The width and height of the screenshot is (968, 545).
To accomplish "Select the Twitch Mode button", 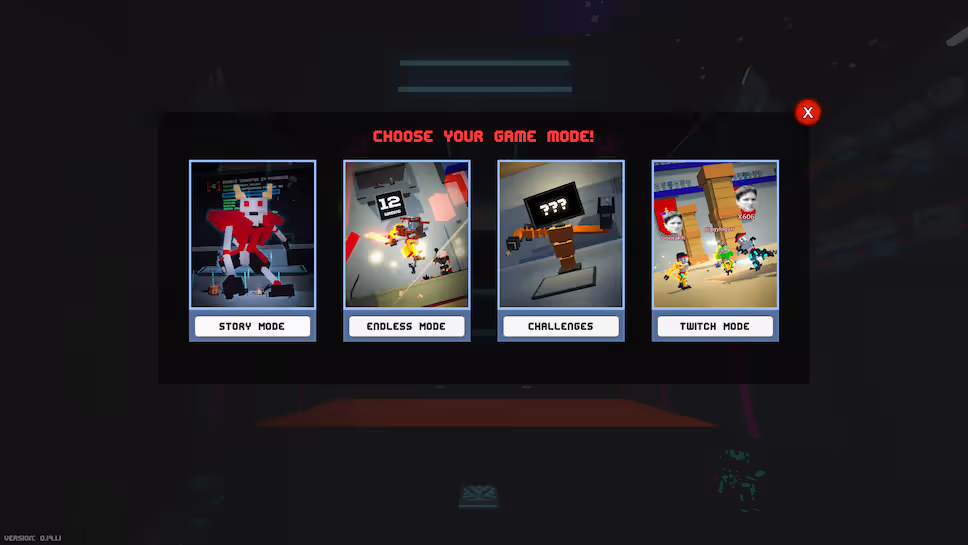I will coord(715,326).
